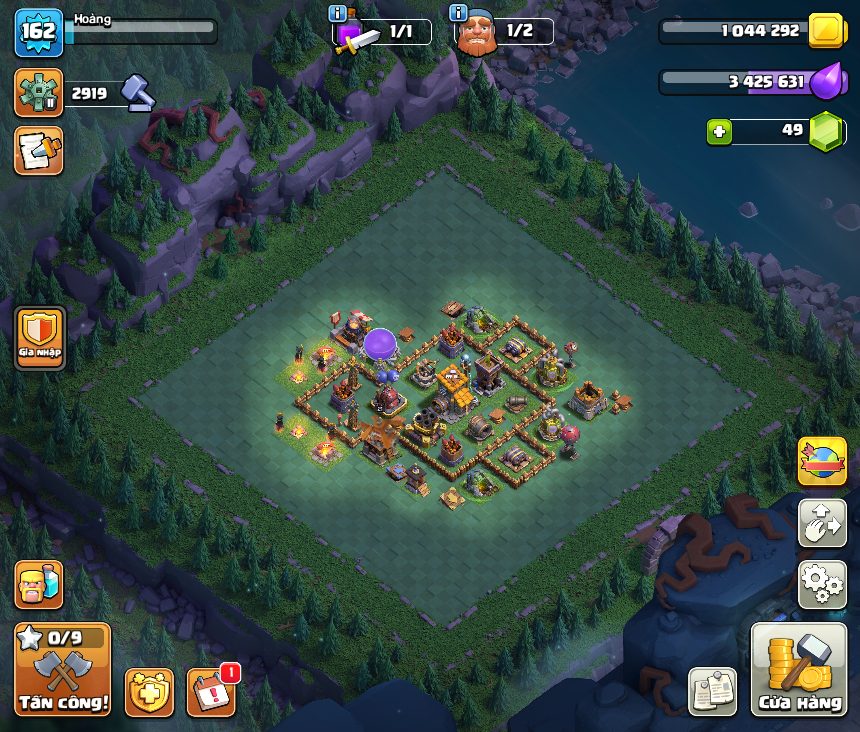Open the level 162 player profile badge

(x=38, y=32)
